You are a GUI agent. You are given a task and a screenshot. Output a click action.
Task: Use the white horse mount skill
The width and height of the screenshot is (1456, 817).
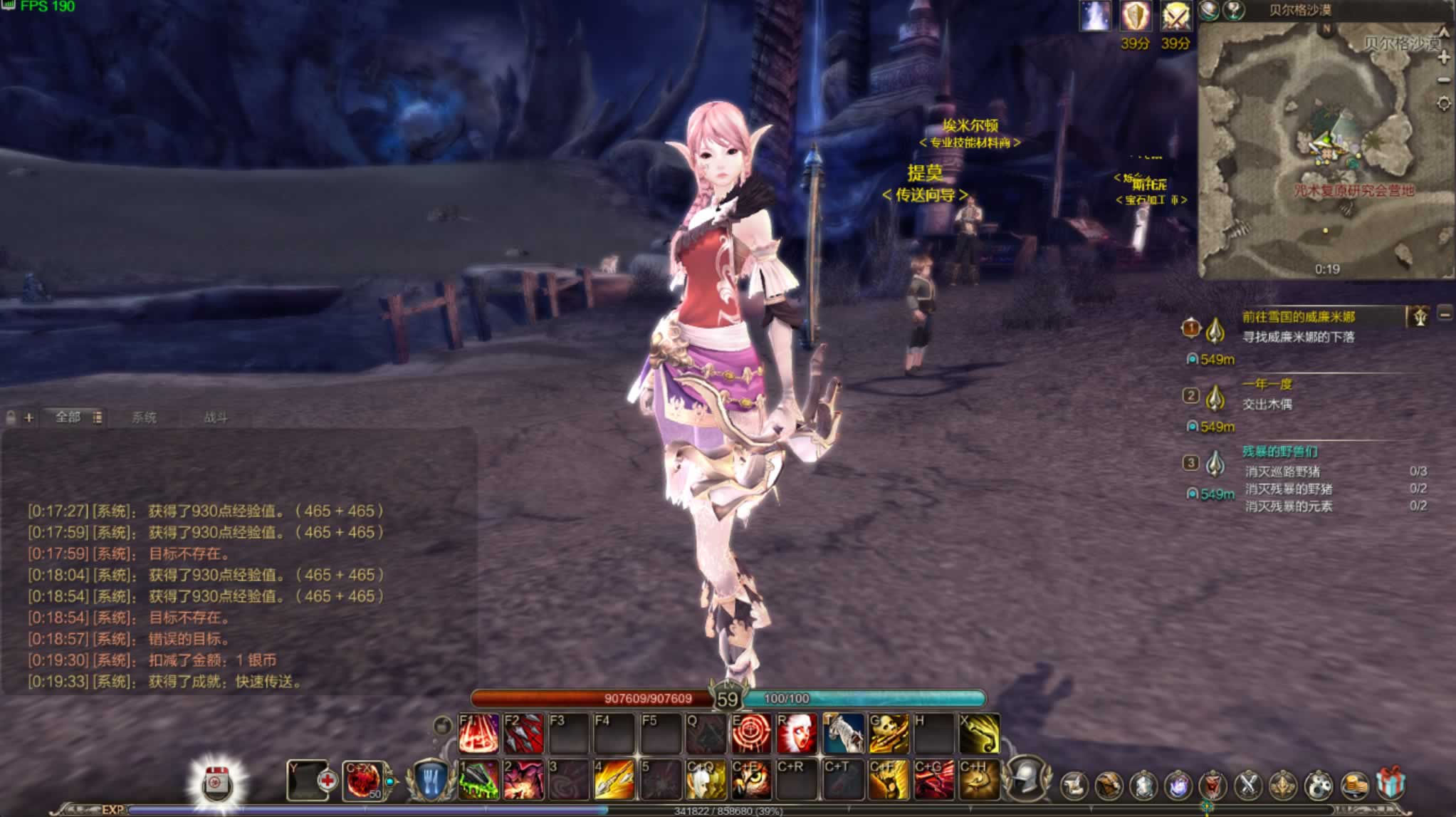843,734
